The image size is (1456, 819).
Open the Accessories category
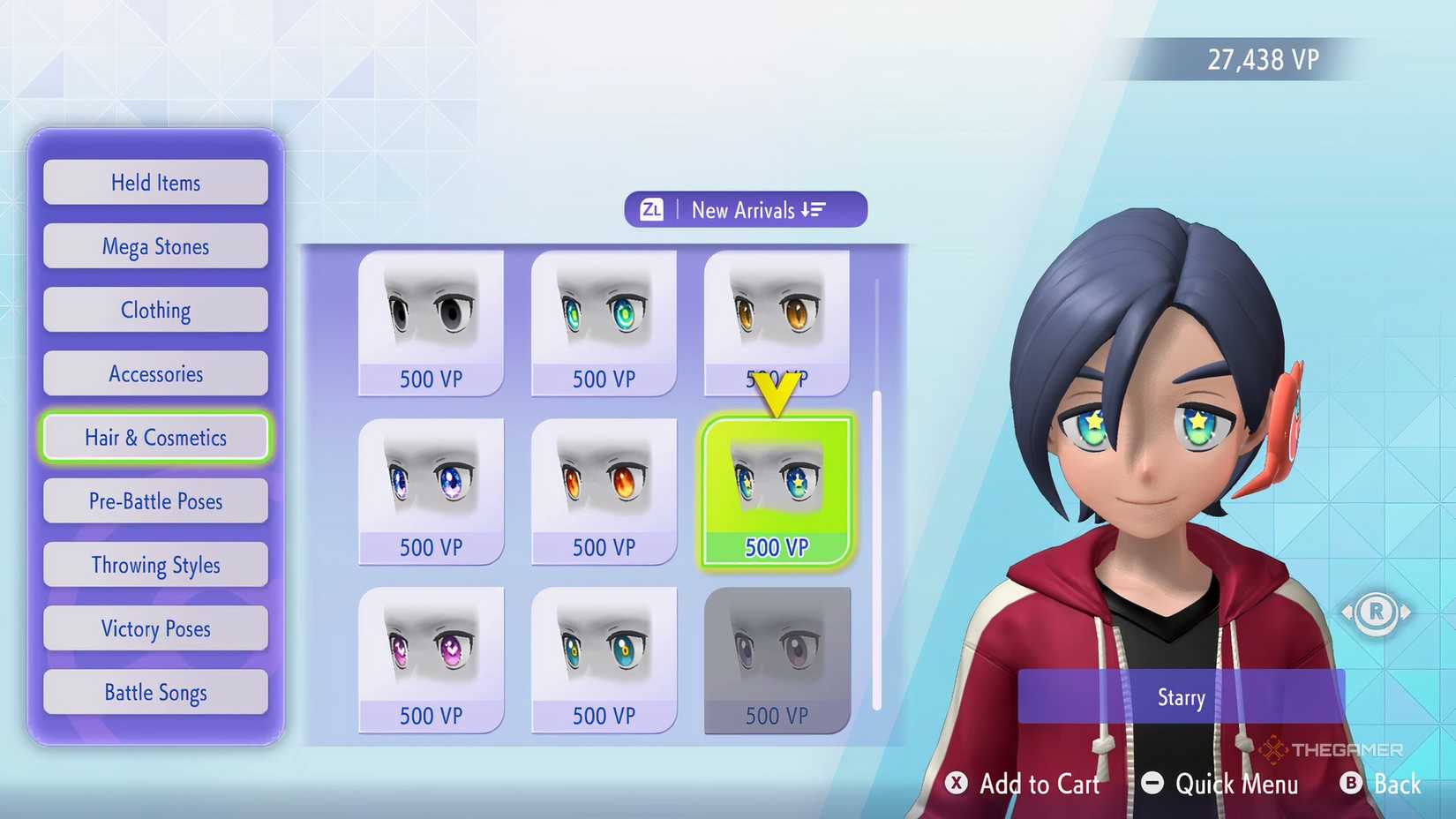155,373
